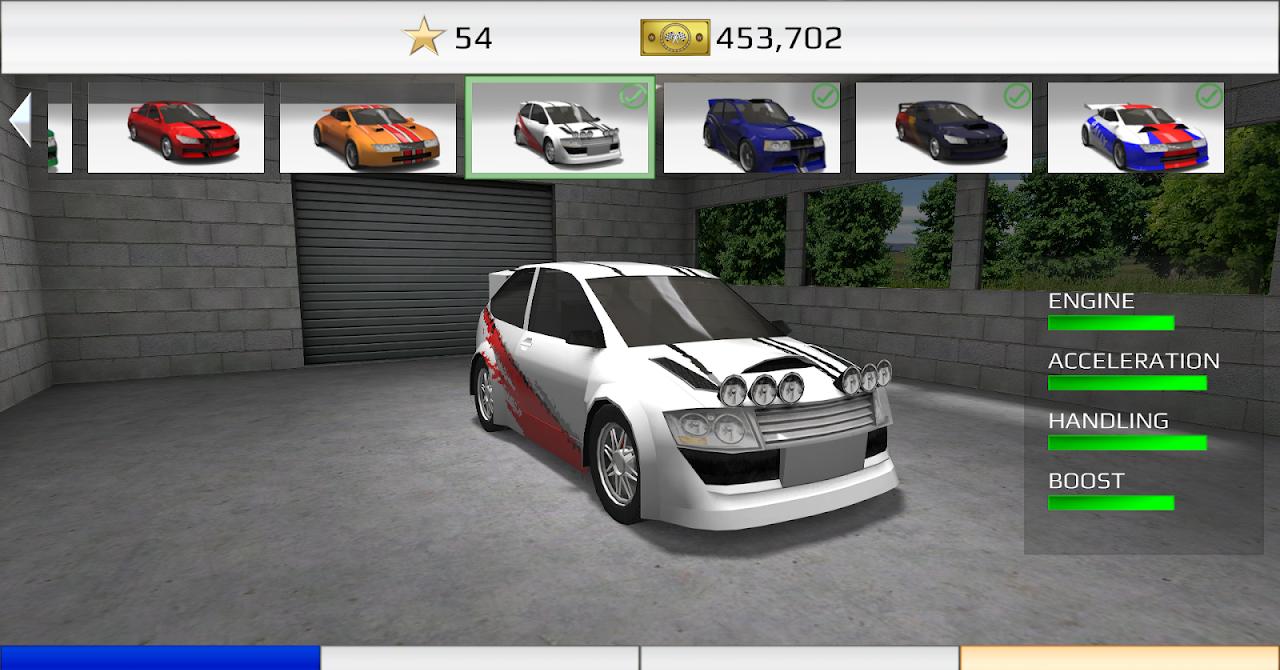Screen dimensions: 1280x670
Task: Click the gold star icon
Action: 424,38
